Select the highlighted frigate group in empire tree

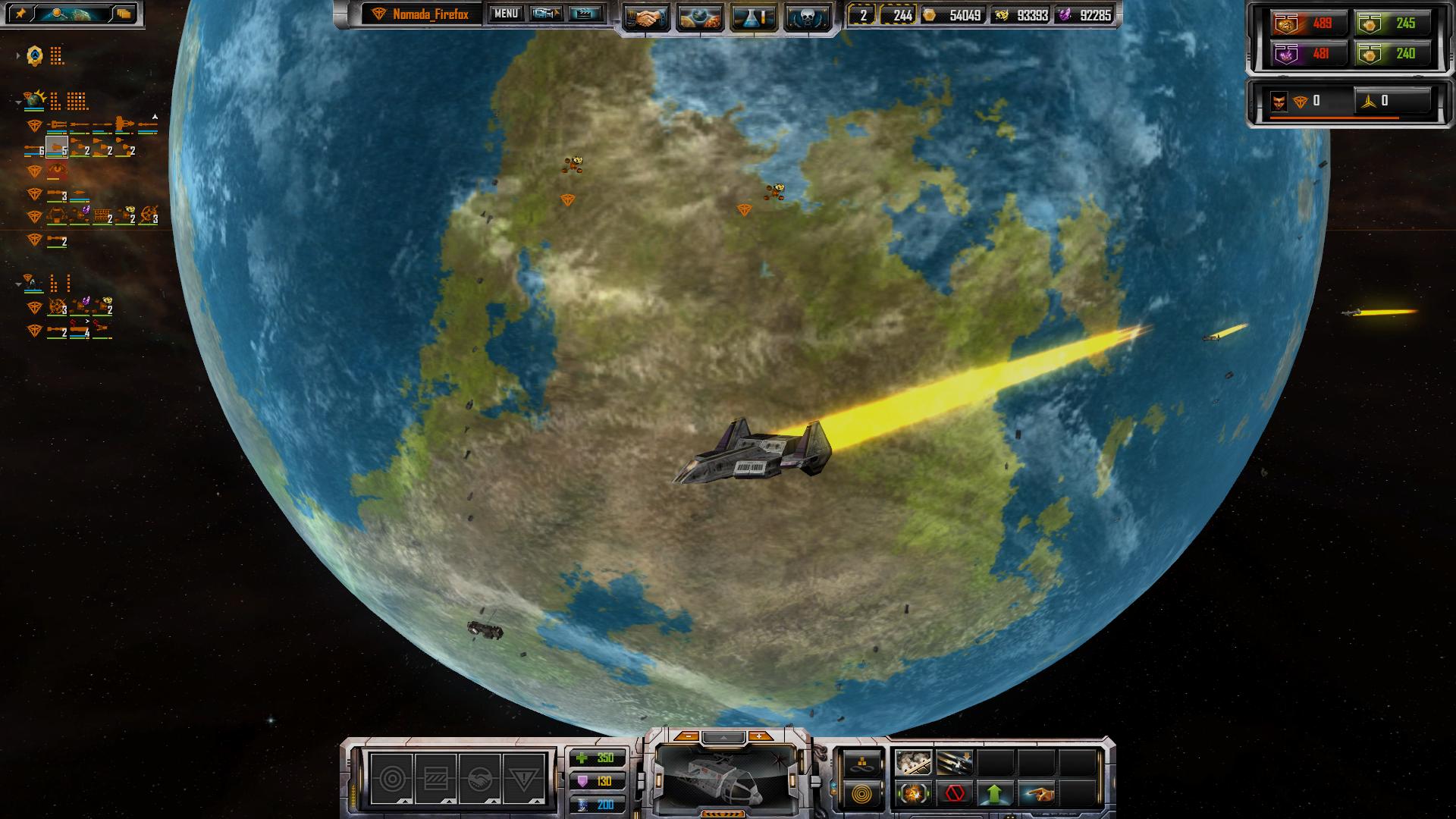click(57, 147)
